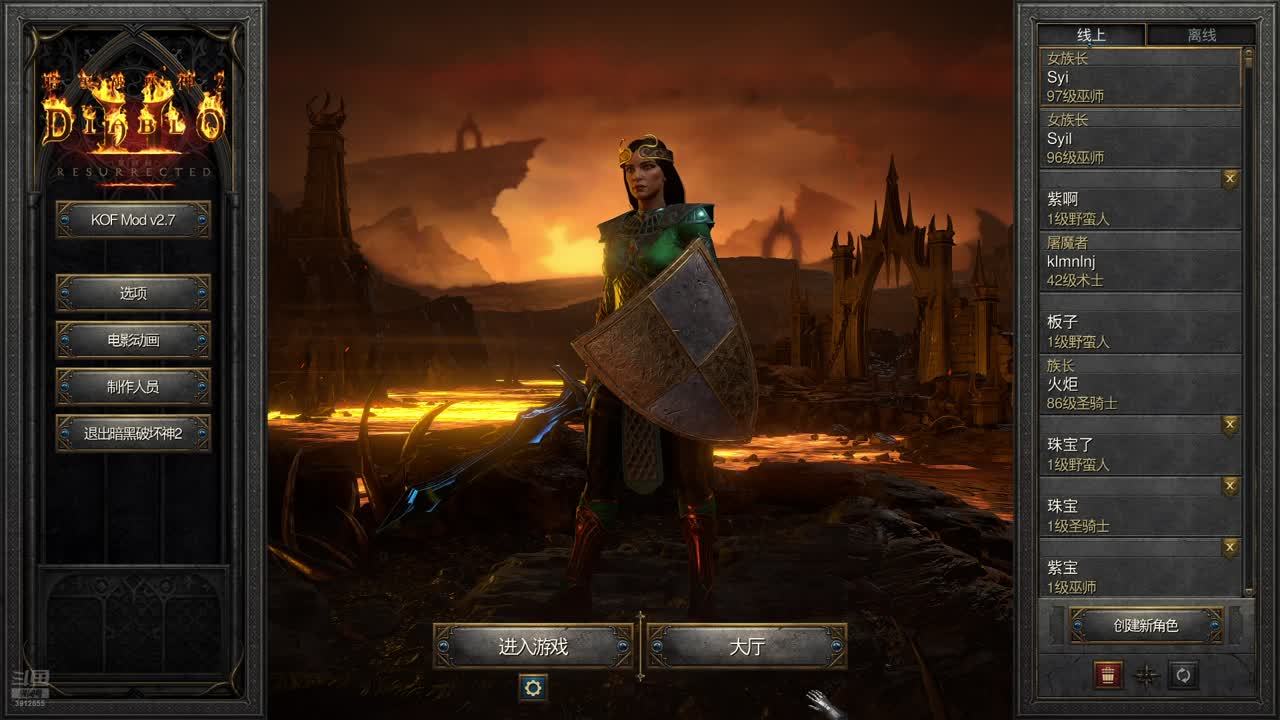The height and width of the screenshot is (720, 1280).
Task: Switch to the 线上 online tab
Action: pos(1091,35)
